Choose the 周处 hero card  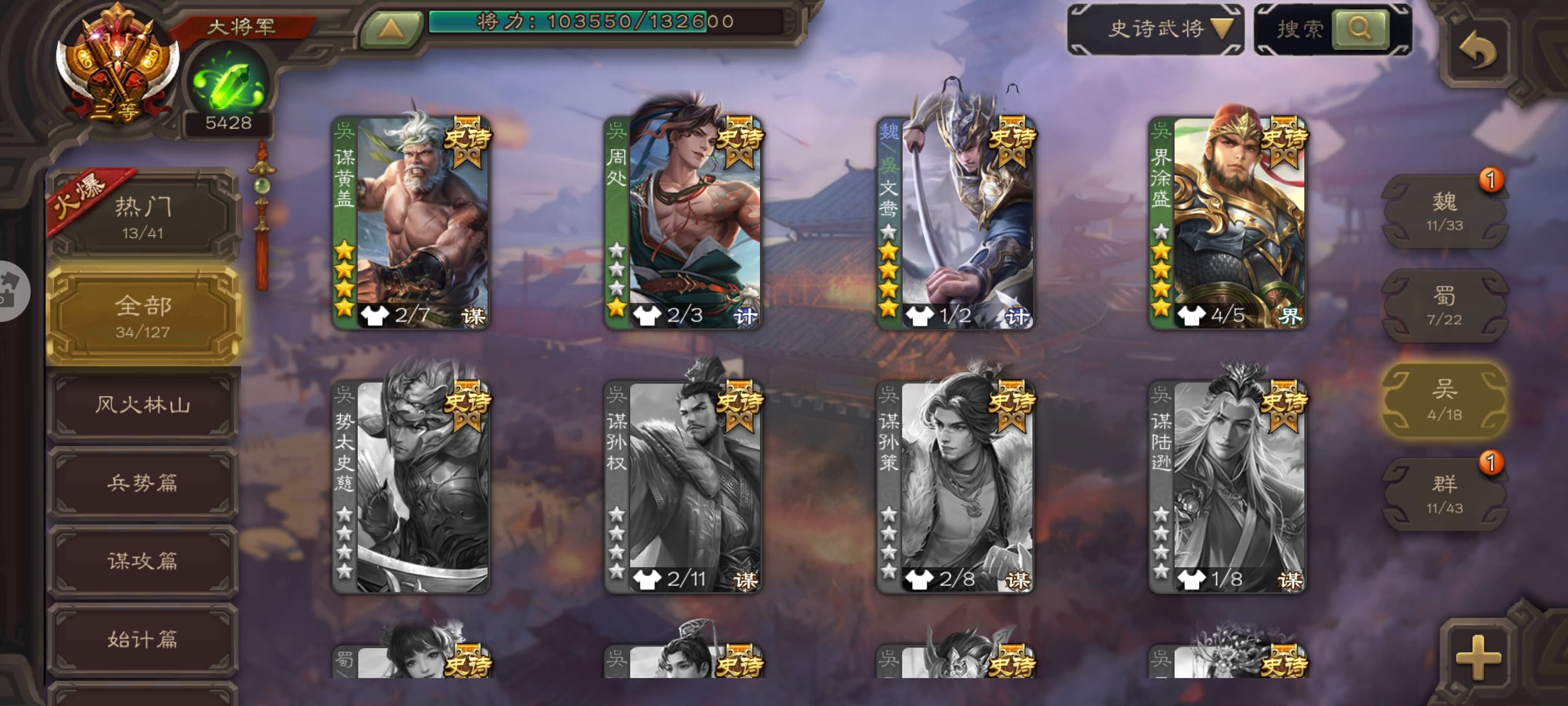tap(683, 222)
